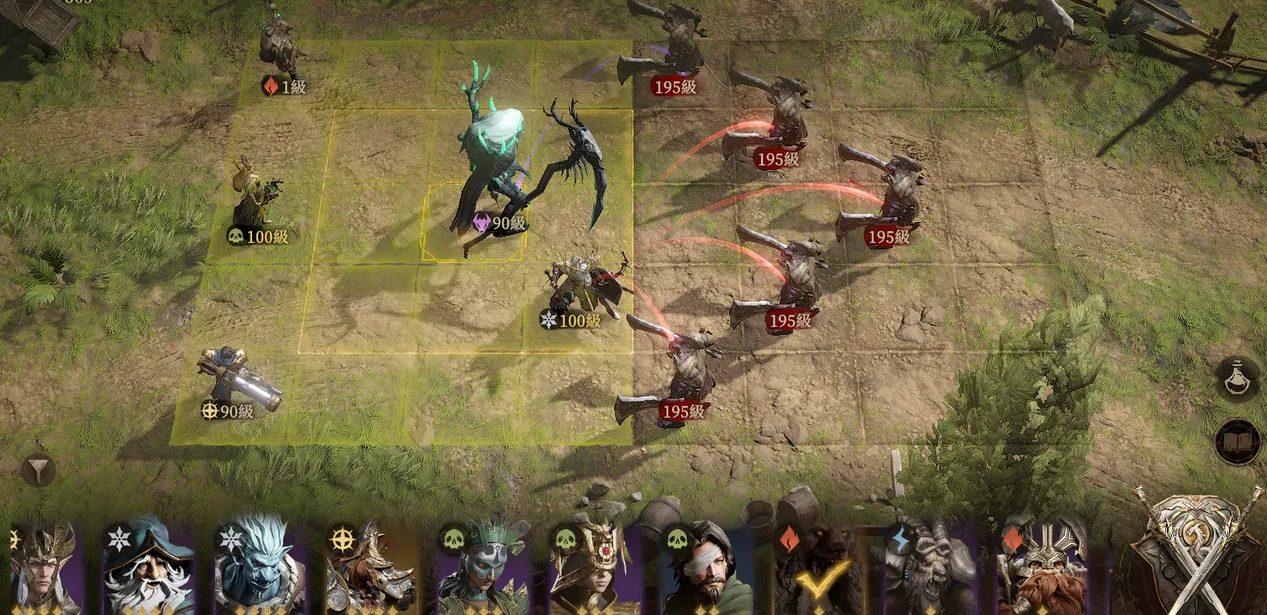Select the masked green-haired woman hero card
Image resolution: width=1267 pixels, height=615 pixels.
pos(483,568)
